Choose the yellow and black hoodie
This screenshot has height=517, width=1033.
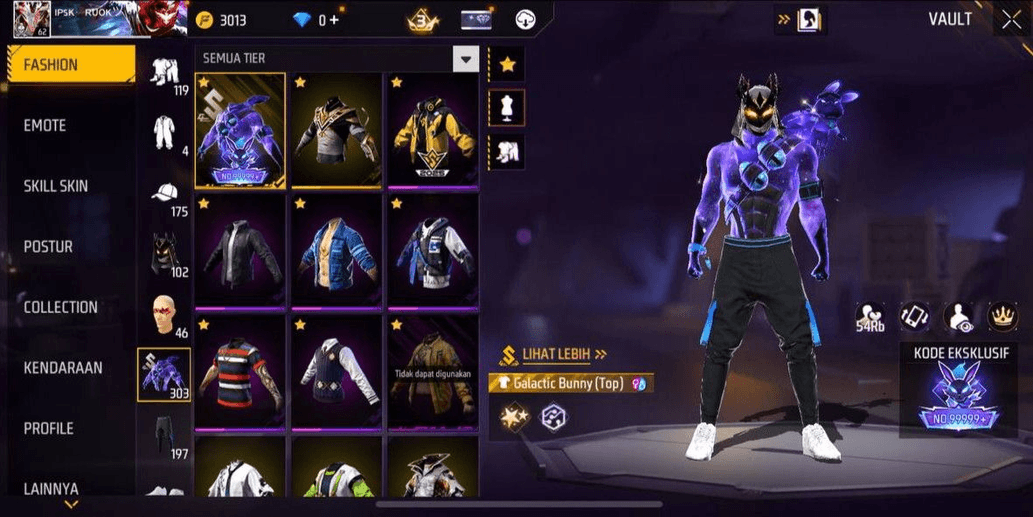pyautogui.click(x=433, y=130)
